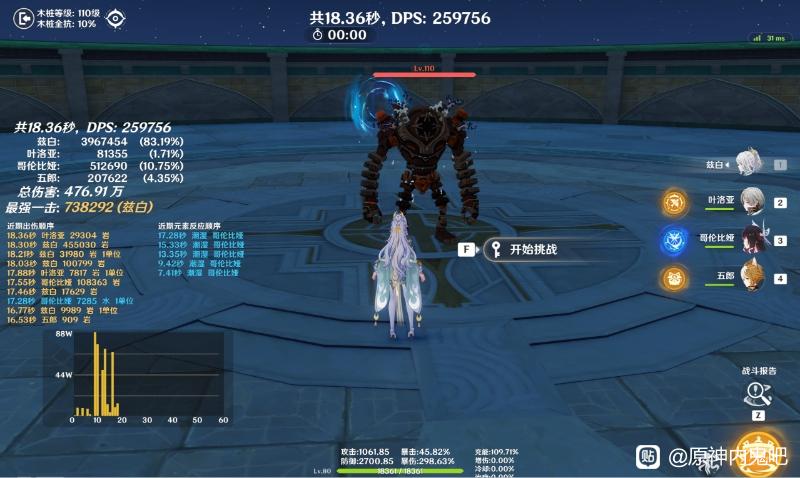Select 兹白 in the party list
This screenshot has width=800, height=478.
coord(745,163)
